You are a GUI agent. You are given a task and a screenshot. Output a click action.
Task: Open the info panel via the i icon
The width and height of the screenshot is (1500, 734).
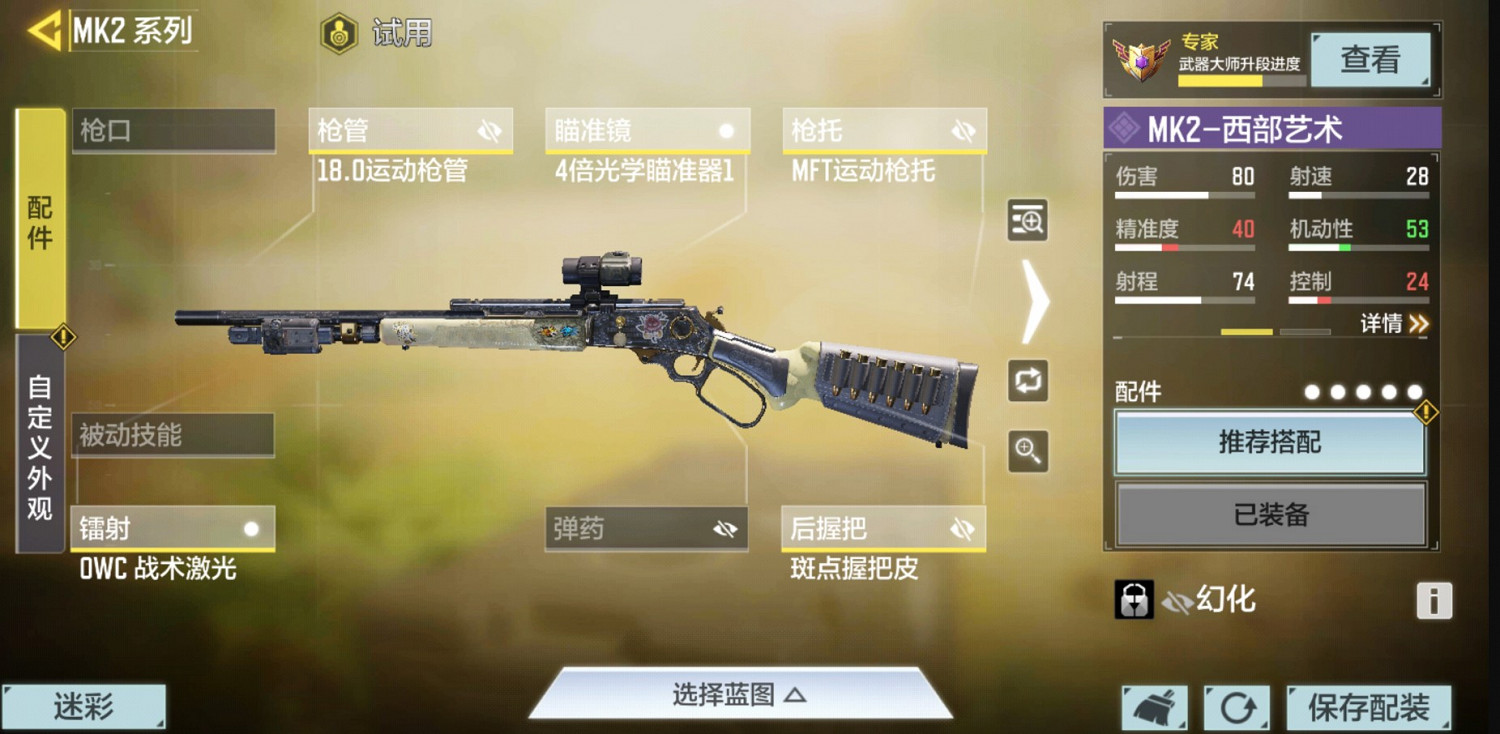pos(1434,599)
